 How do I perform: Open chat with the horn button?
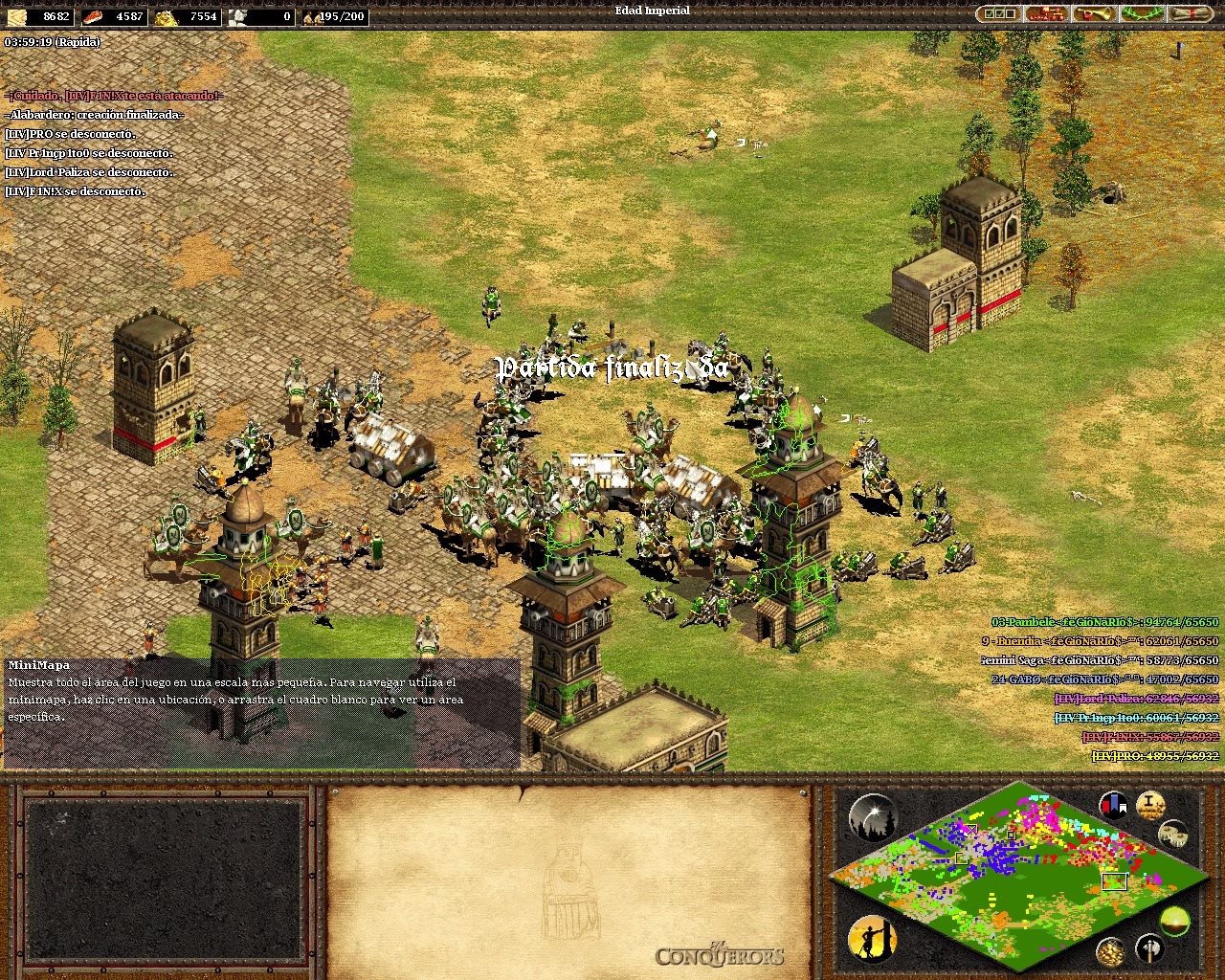point(1095,14)
